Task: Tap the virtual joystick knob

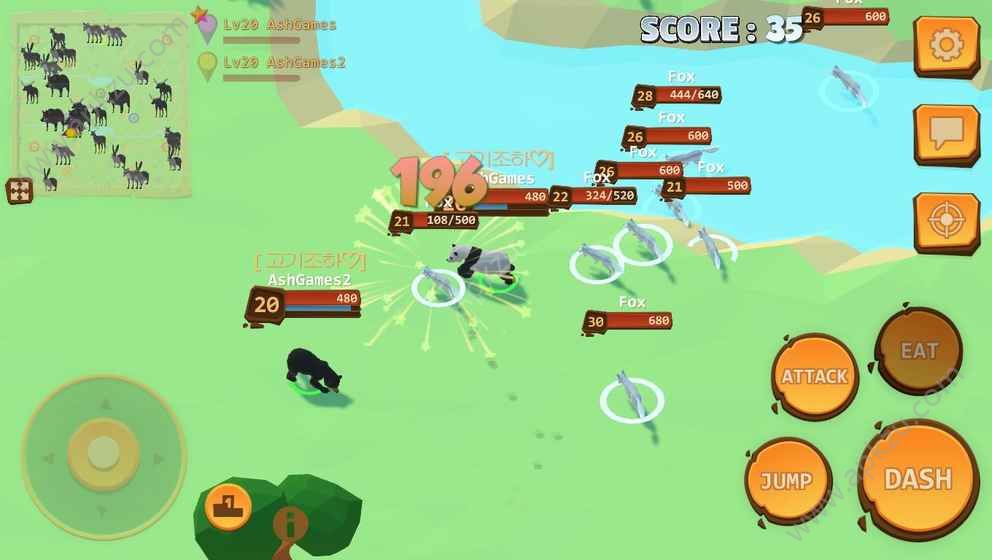Action: point(103,453)
